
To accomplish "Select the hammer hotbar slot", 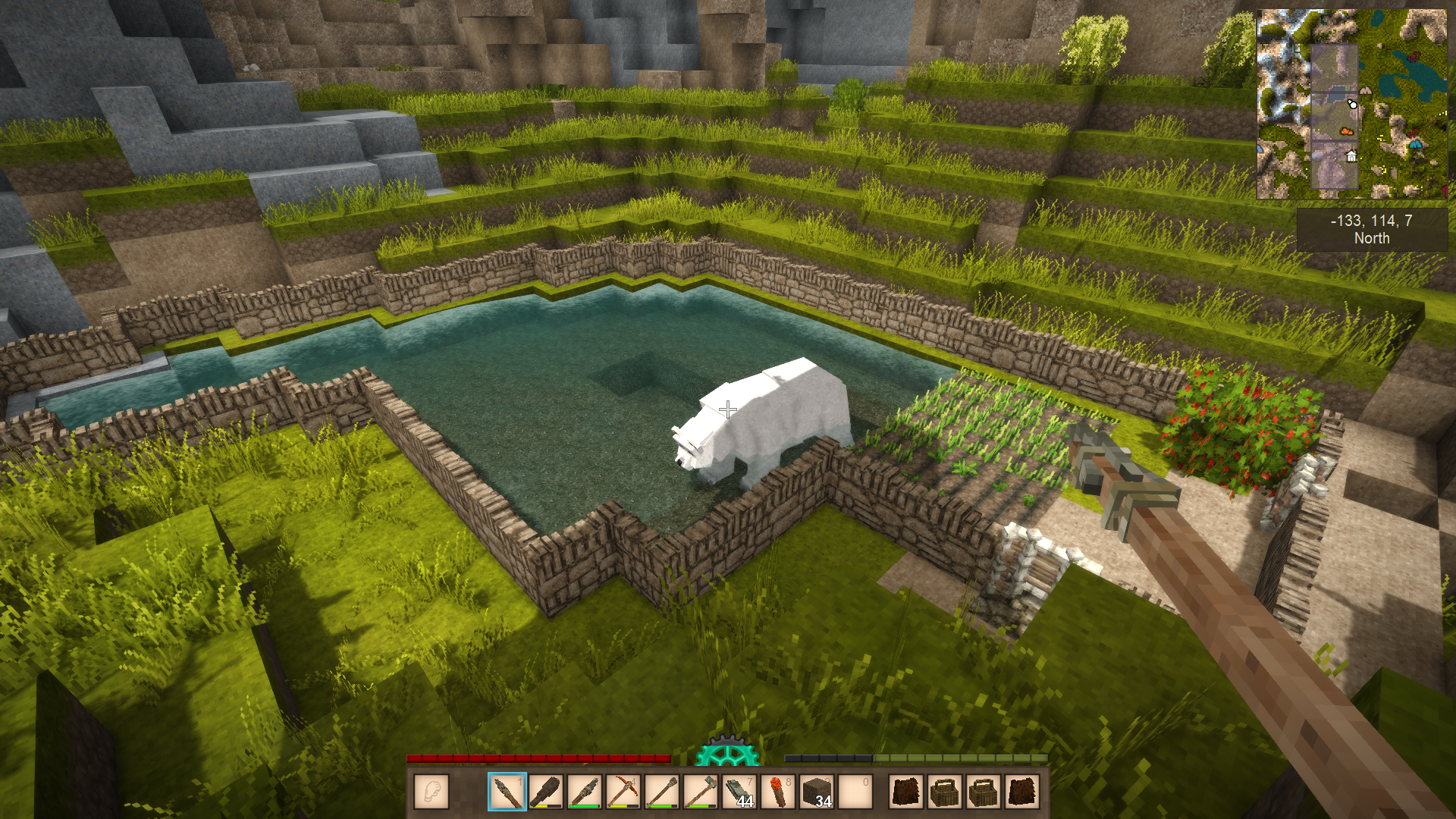I will coord(701,792).
